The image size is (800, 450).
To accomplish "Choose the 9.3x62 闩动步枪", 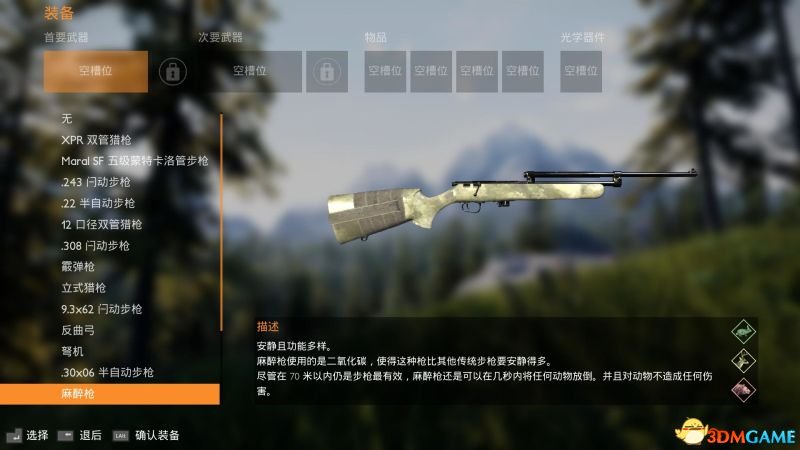I will [x=102, y=309].
